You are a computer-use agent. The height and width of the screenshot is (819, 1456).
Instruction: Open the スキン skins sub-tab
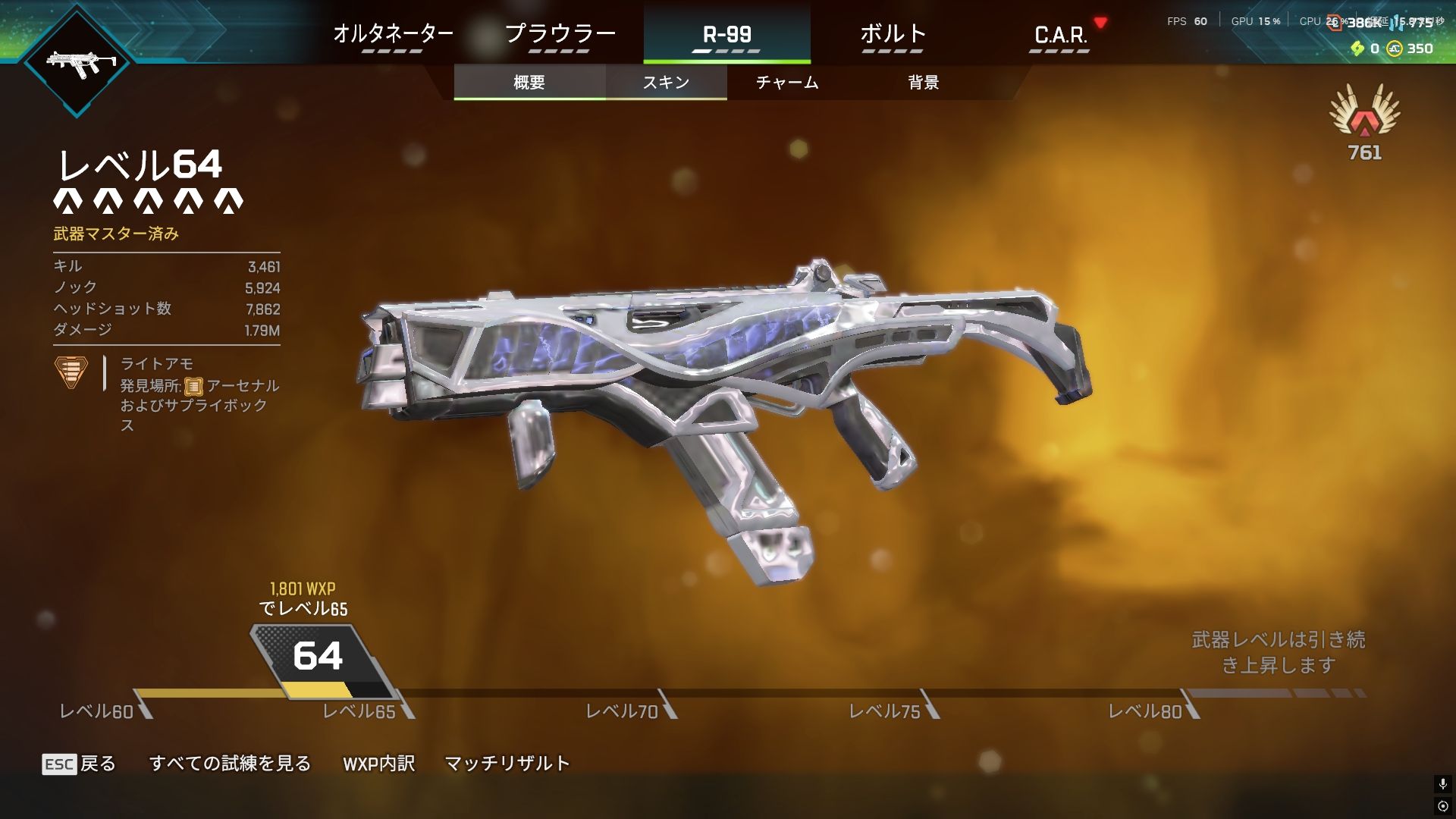(666, 82)
